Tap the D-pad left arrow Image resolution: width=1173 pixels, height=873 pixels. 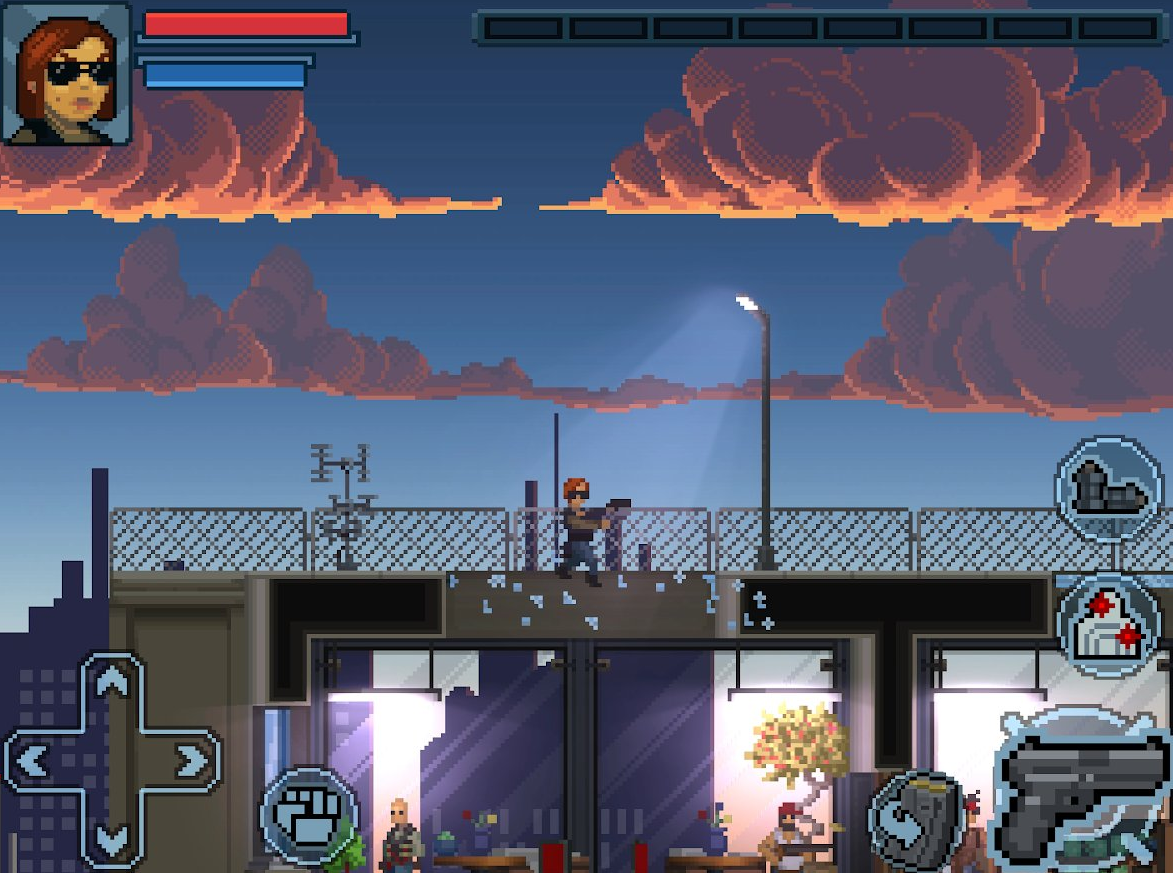32,762
